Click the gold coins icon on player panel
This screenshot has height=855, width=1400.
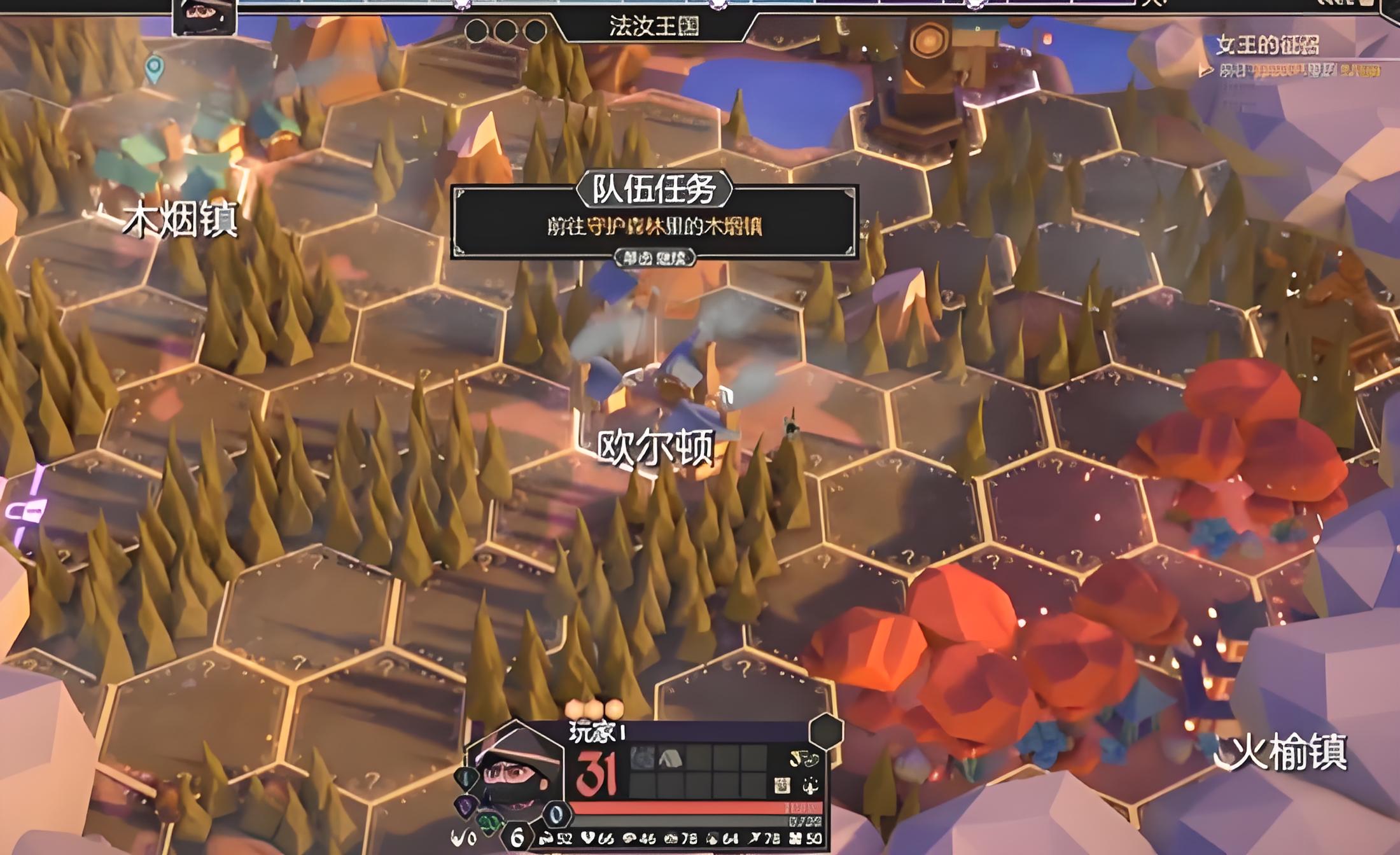[803, 758]
